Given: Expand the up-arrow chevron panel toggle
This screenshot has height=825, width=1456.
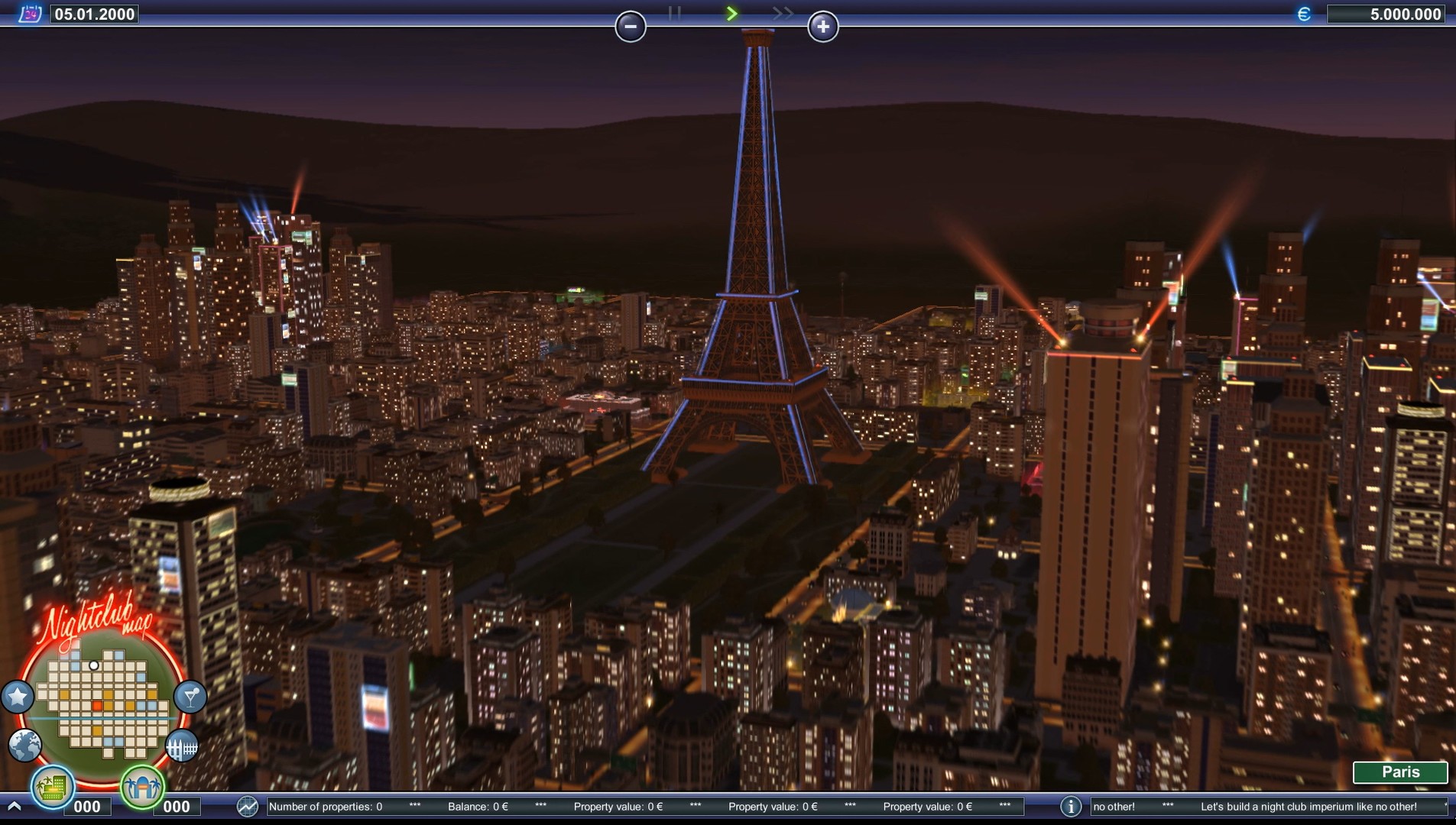Looking at the screenshot, I should click(x=14, y=807).
